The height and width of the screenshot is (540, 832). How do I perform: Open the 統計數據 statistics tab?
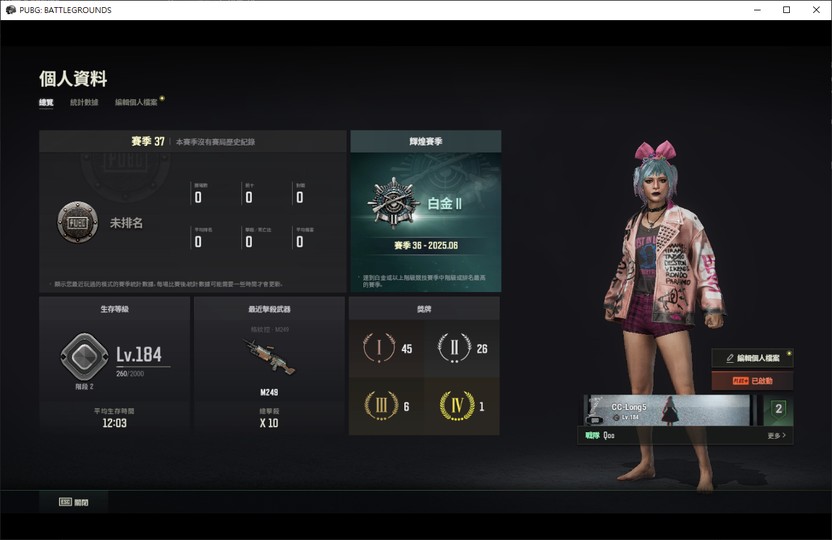84,102
